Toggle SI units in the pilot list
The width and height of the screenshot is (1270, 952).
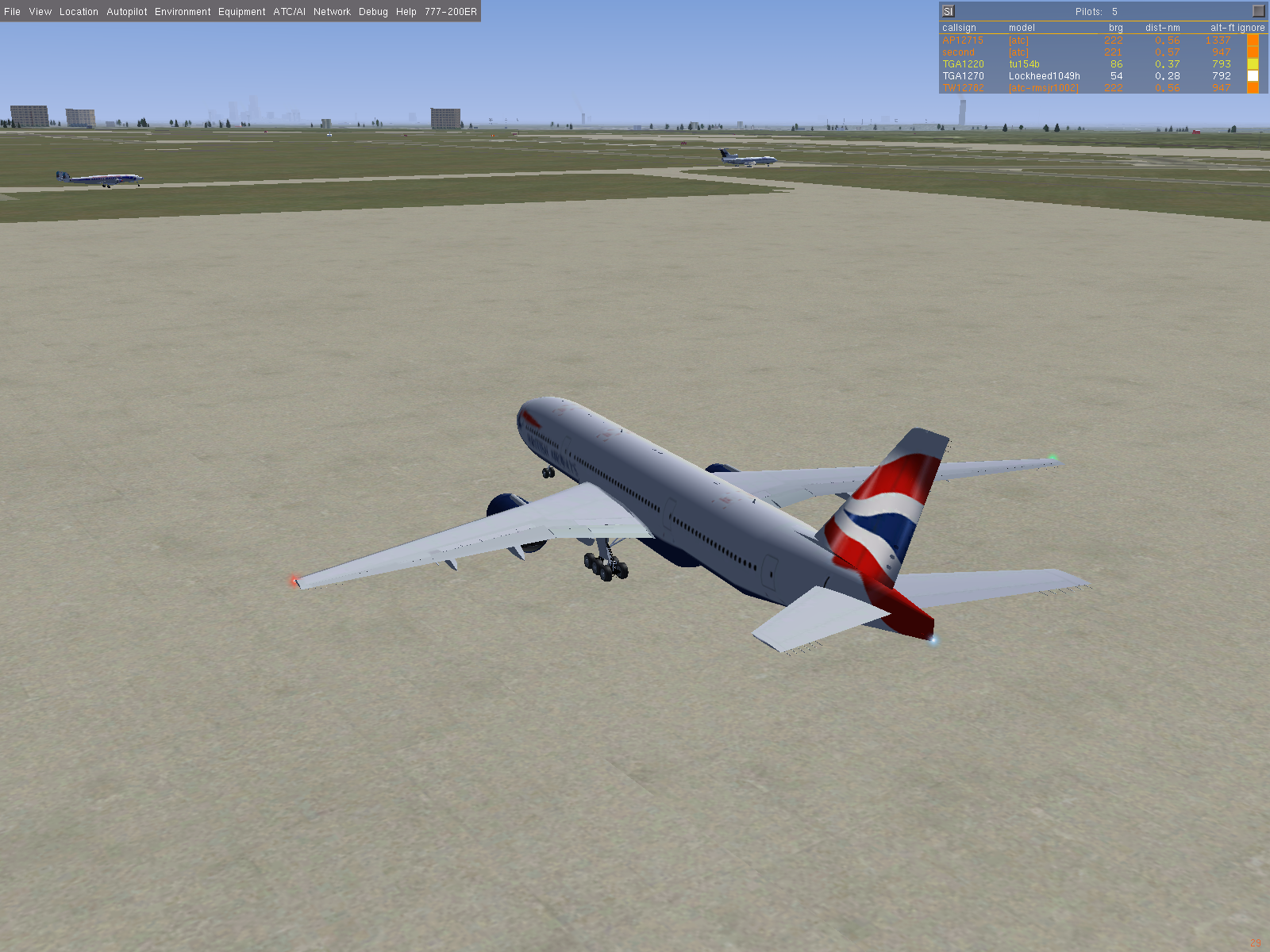948,11
